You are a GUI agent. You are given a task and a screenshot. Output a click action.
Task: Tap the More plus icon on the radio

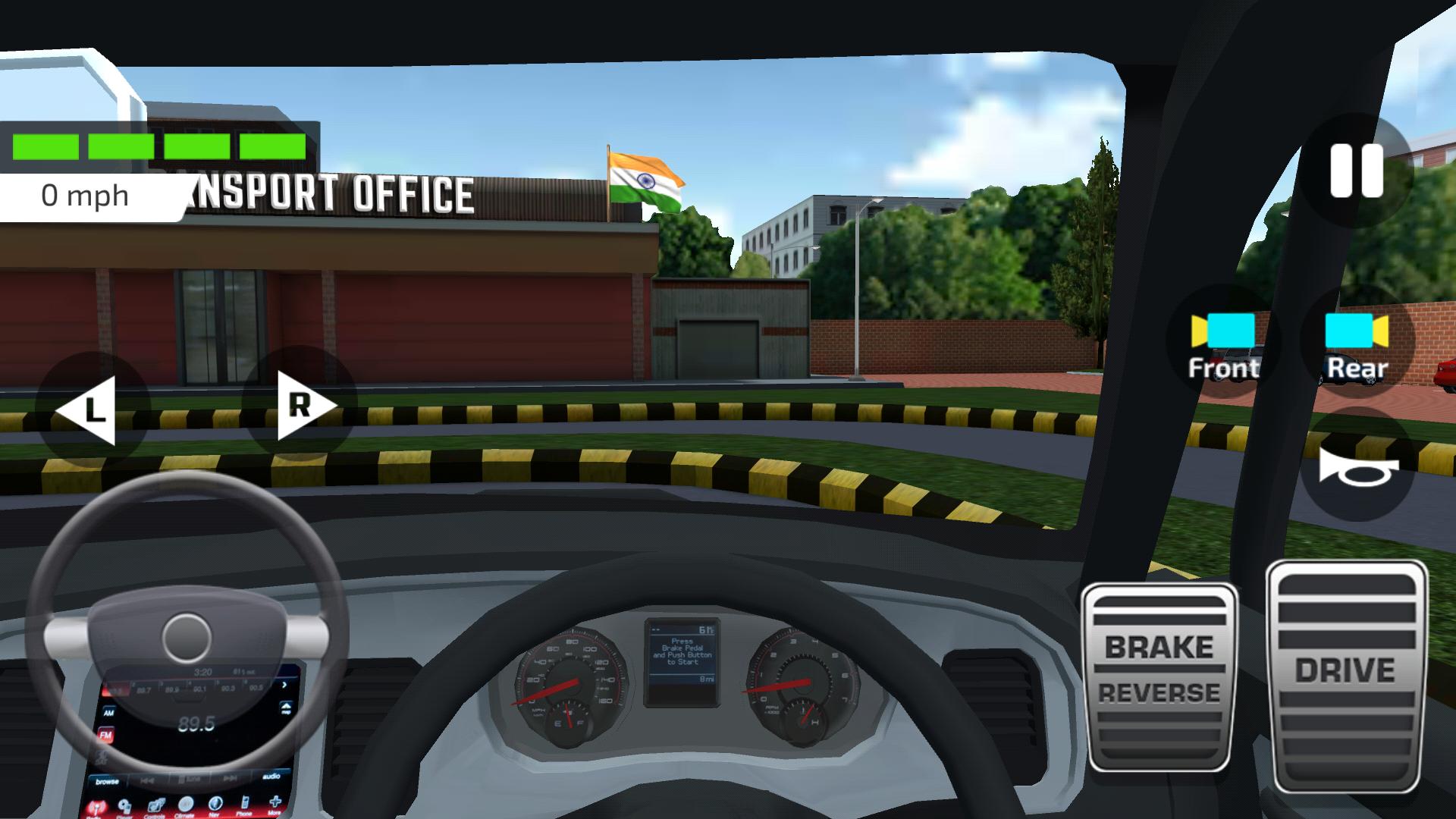coord(275,804)
